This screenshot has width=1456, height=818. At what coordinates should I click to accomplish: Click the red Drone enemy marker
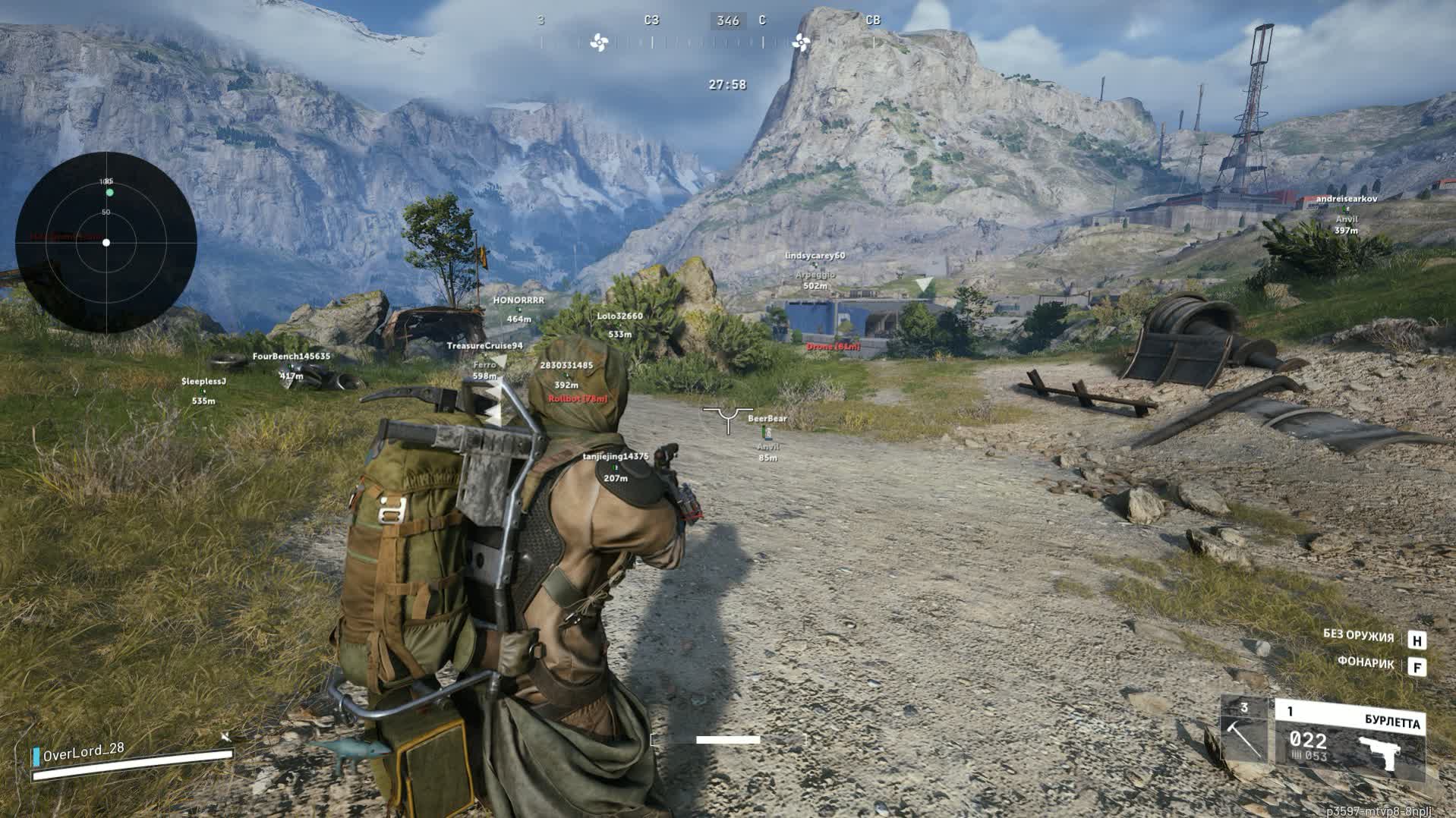833,347
